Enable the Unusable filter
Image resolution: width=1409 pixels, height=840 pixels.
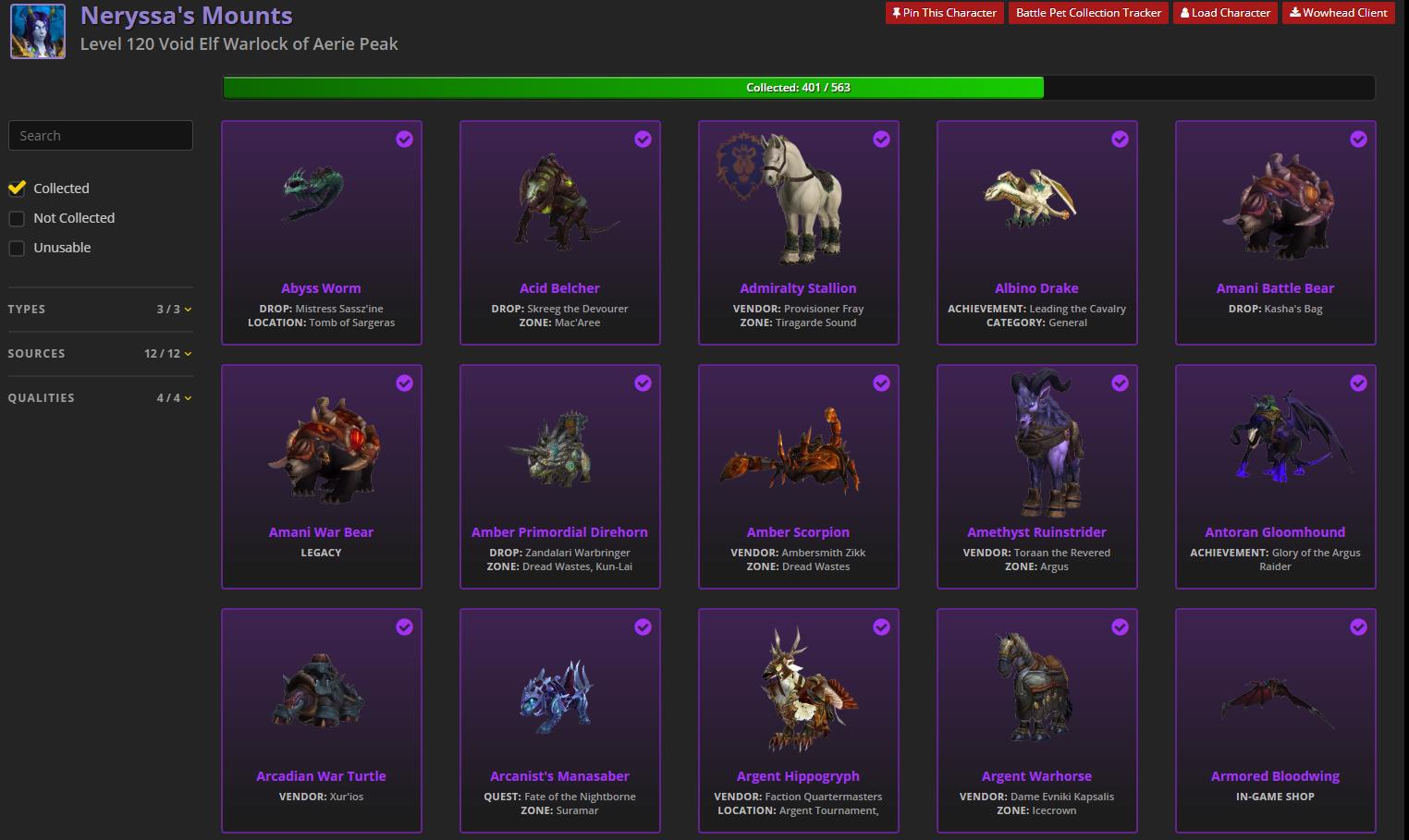16,248
